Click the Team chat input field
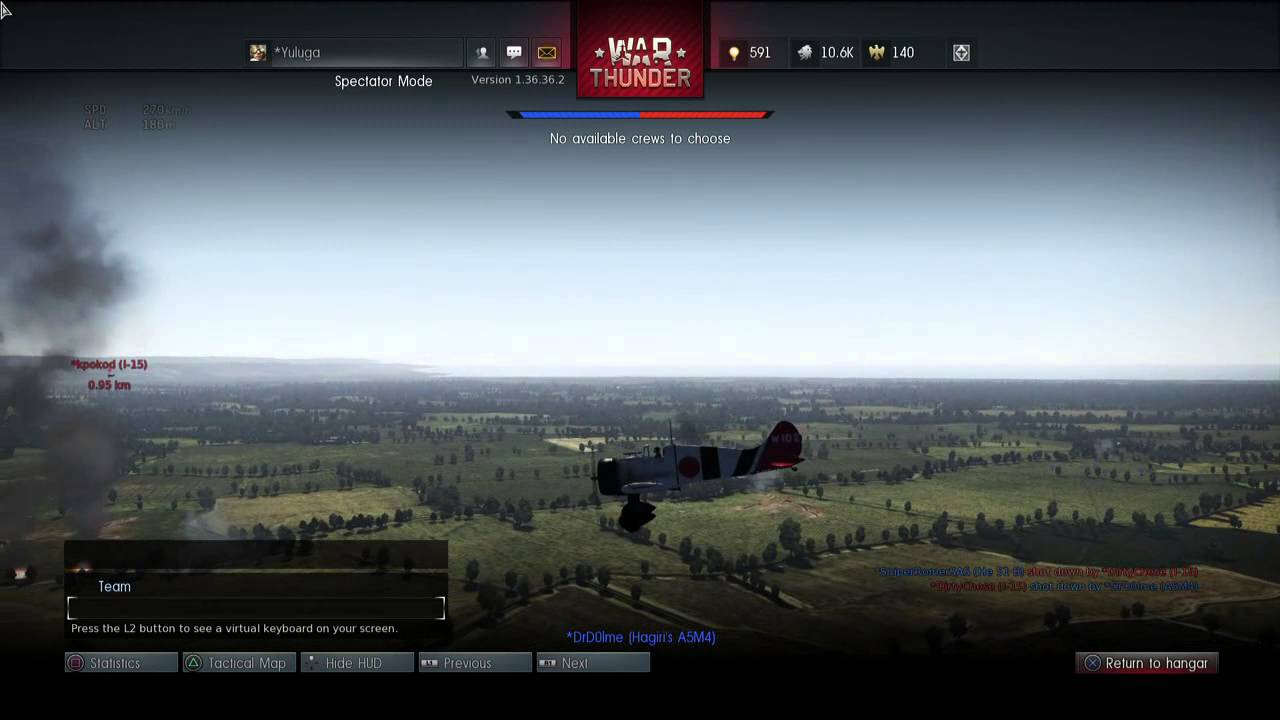The width and height of the screenshot is (1280, 720). click(x=256, y=608)
